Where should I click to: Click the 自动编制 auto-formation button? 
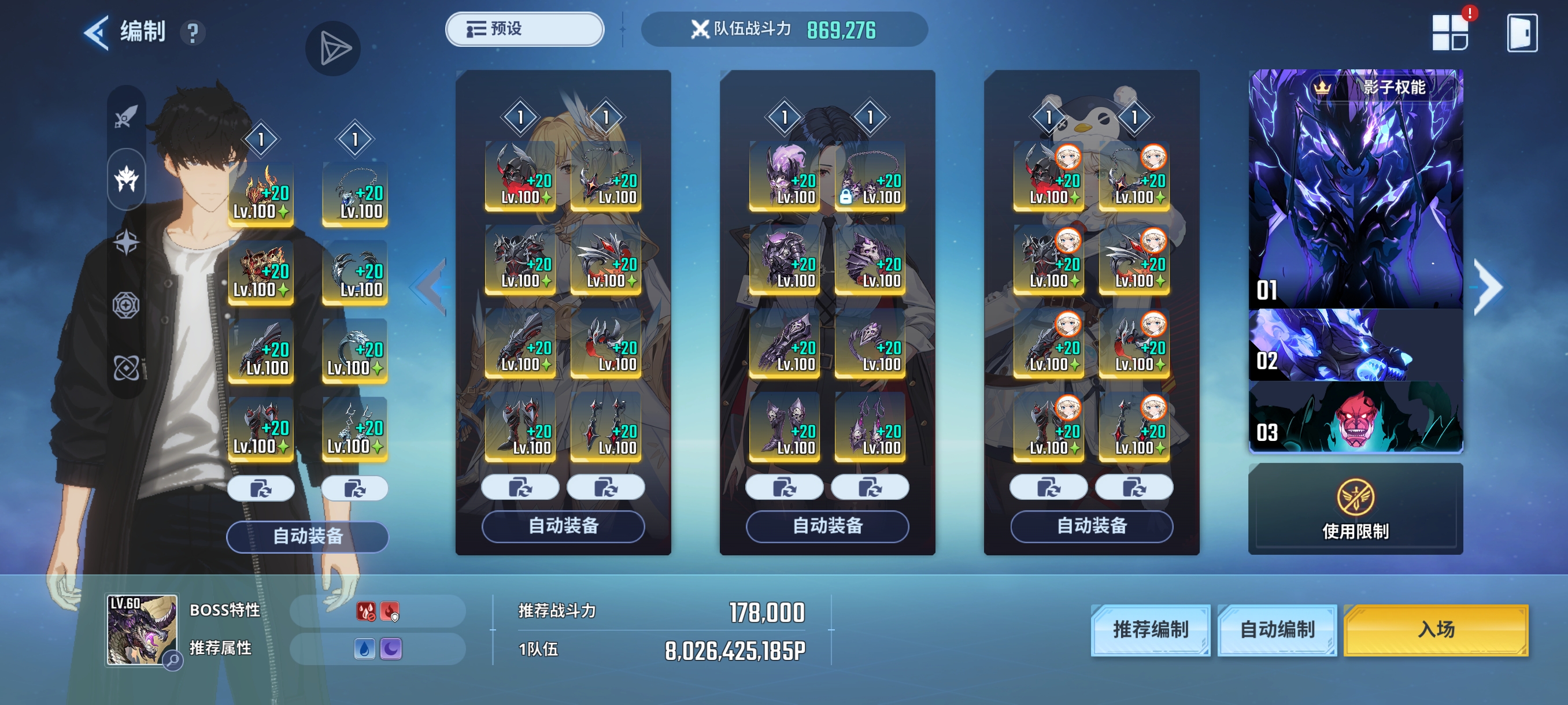[x=1277, y=632]
